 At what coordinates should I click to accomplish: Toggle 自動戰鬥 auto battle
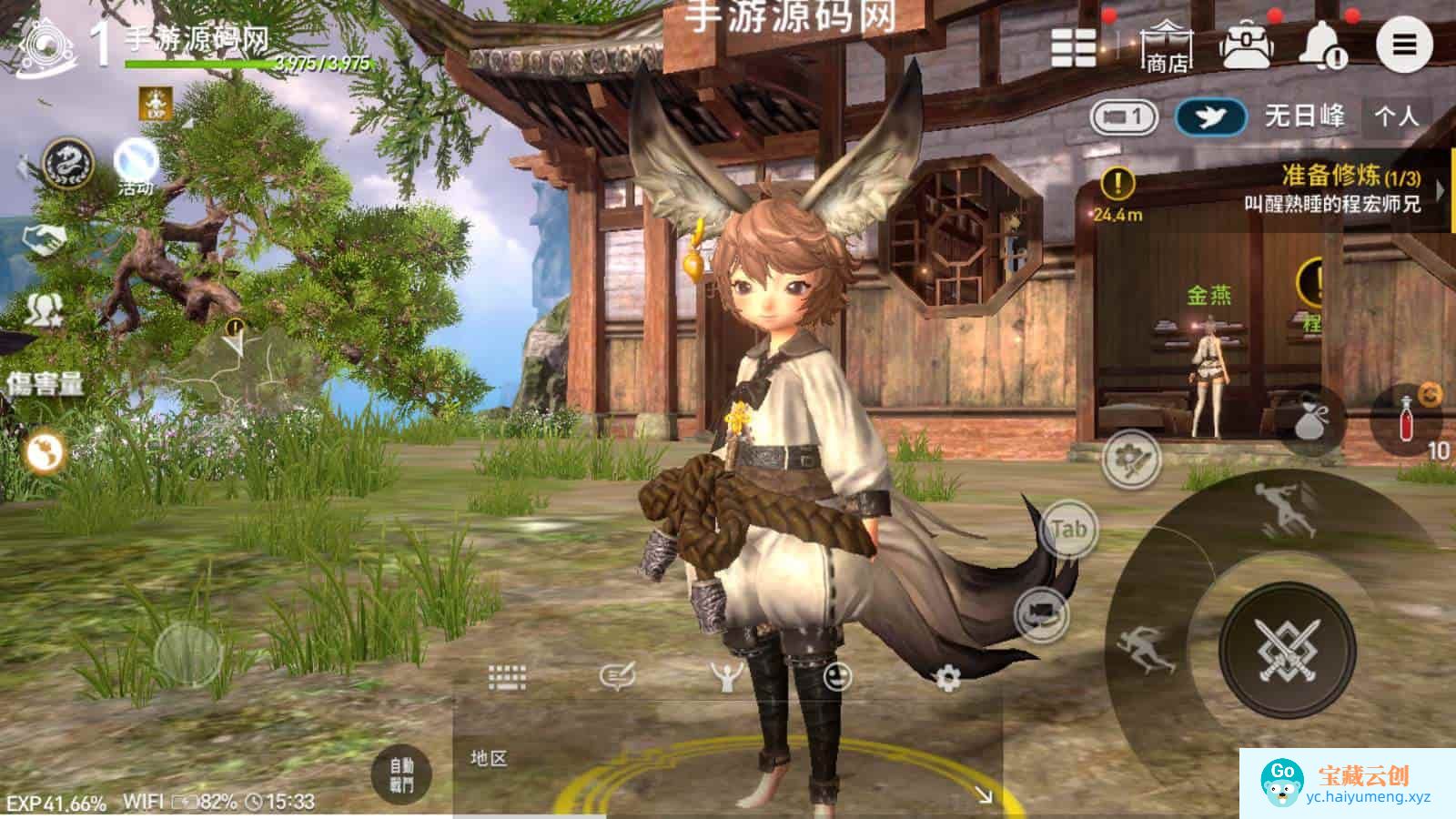(x=401, y=774)
